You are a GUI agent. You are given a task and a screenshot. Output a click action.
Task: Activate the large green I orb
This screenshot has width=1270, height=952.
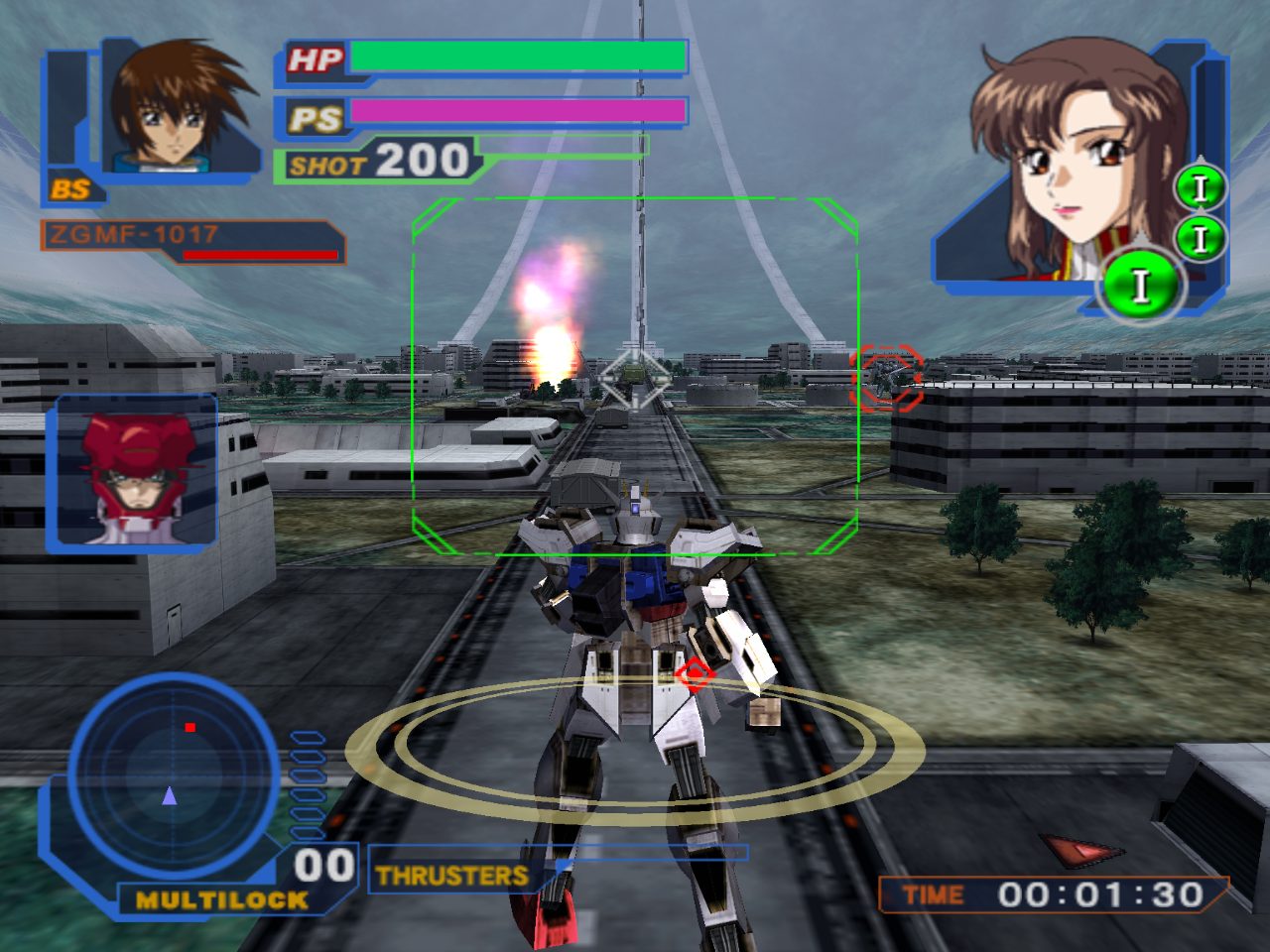point(1140,287)
